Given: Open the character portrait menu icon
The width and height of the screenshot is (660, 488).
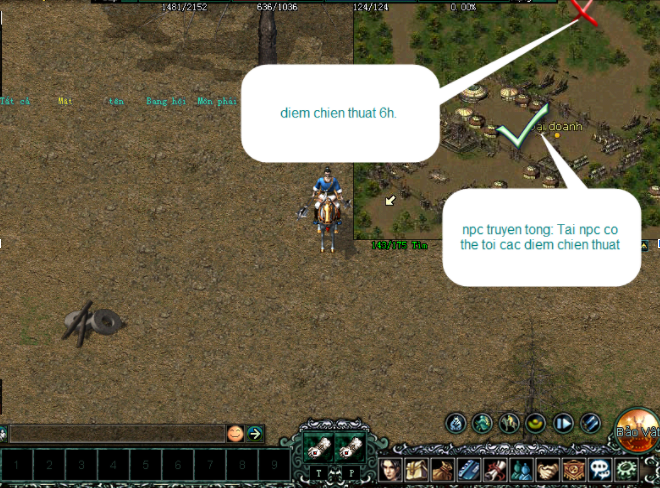Looking at the screenshot, I should pos(390,469).
